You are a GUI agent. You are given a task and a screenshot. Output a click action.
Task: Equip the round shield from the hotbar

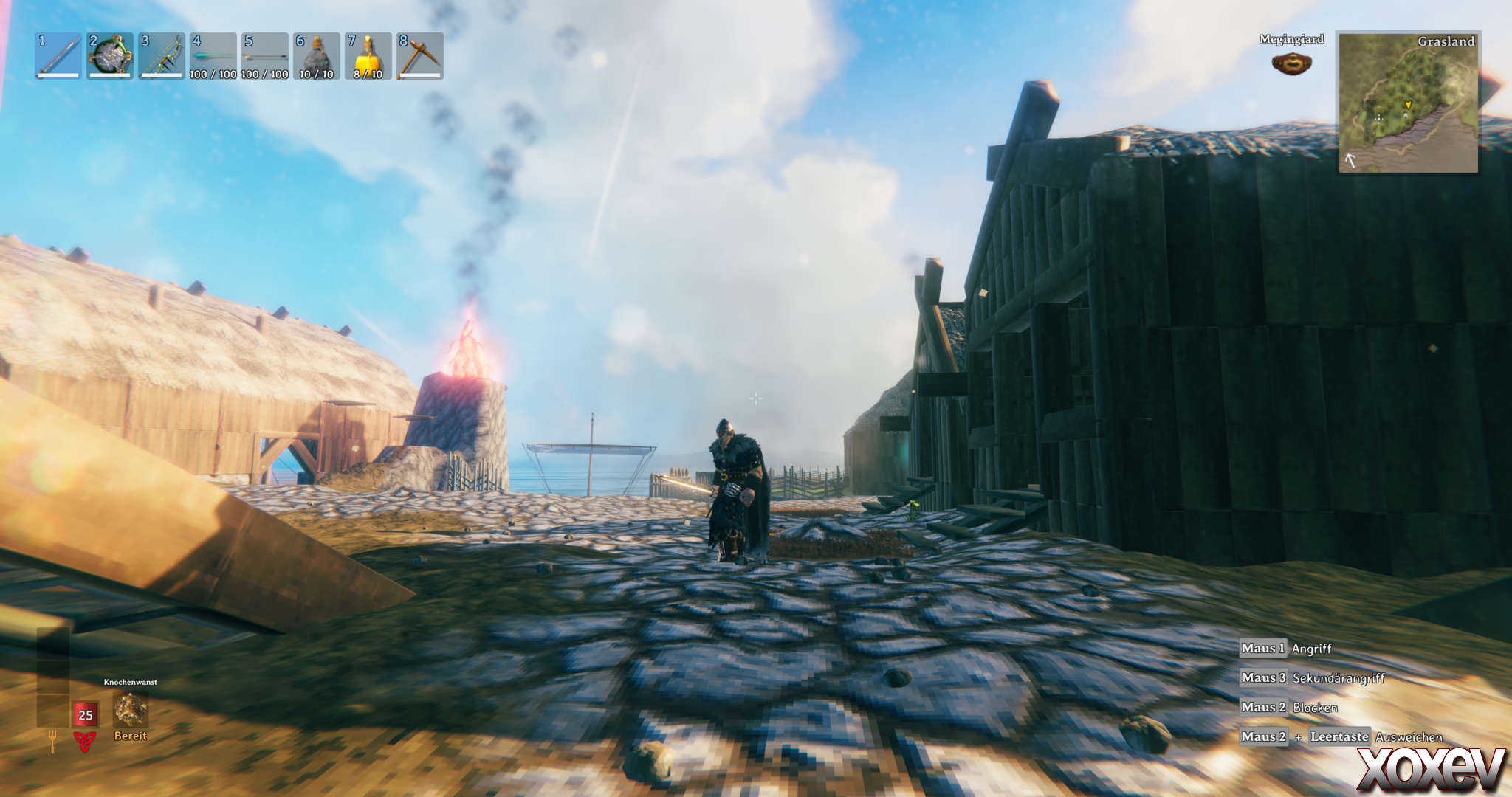110,55
